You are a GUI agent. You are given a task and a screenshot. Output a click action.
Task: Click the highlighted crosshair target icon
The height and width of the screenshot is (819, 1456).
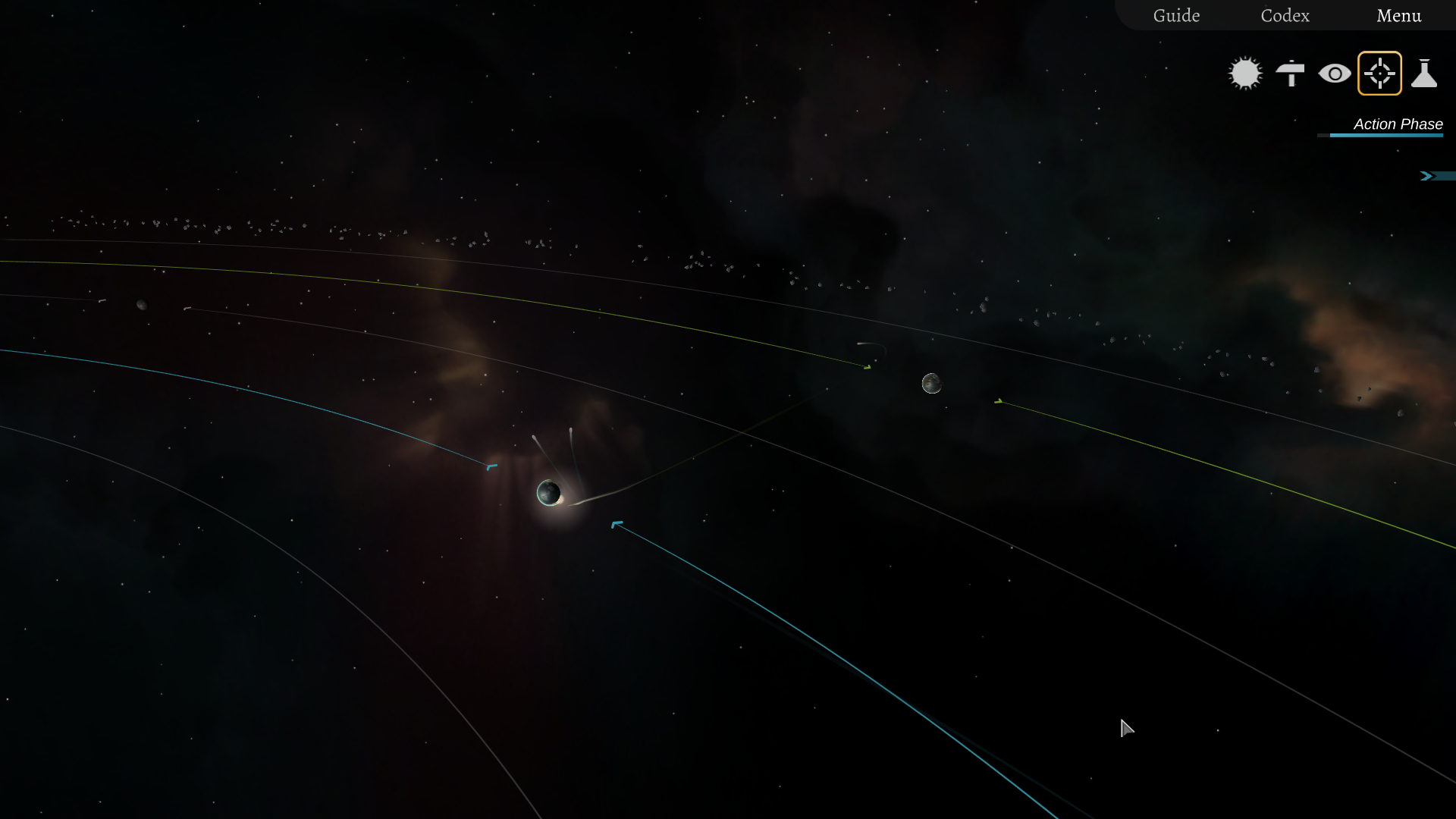(1379, 74)
